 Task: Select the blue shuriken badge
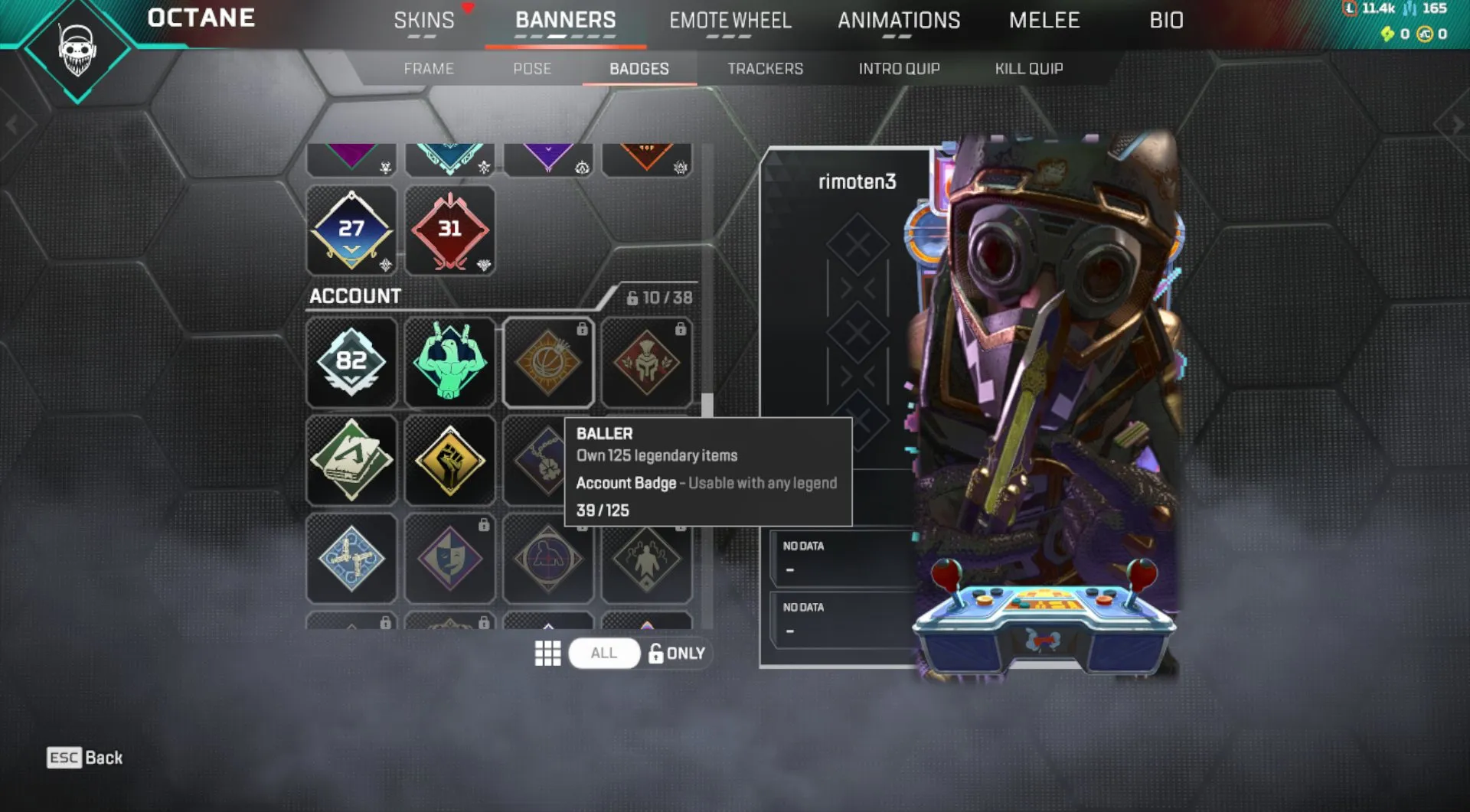[x=352, y=559]
